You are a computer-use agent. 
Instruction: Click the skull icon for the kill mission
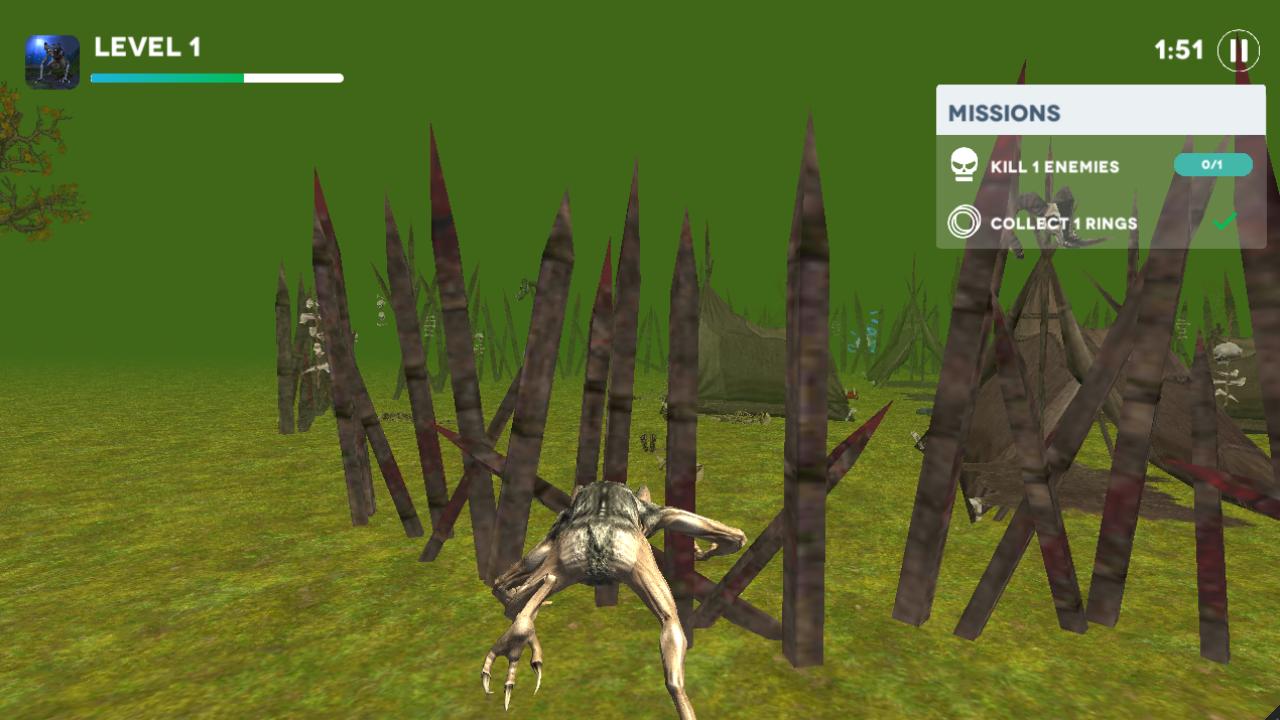pyautogui.click(x=963, y=166)
